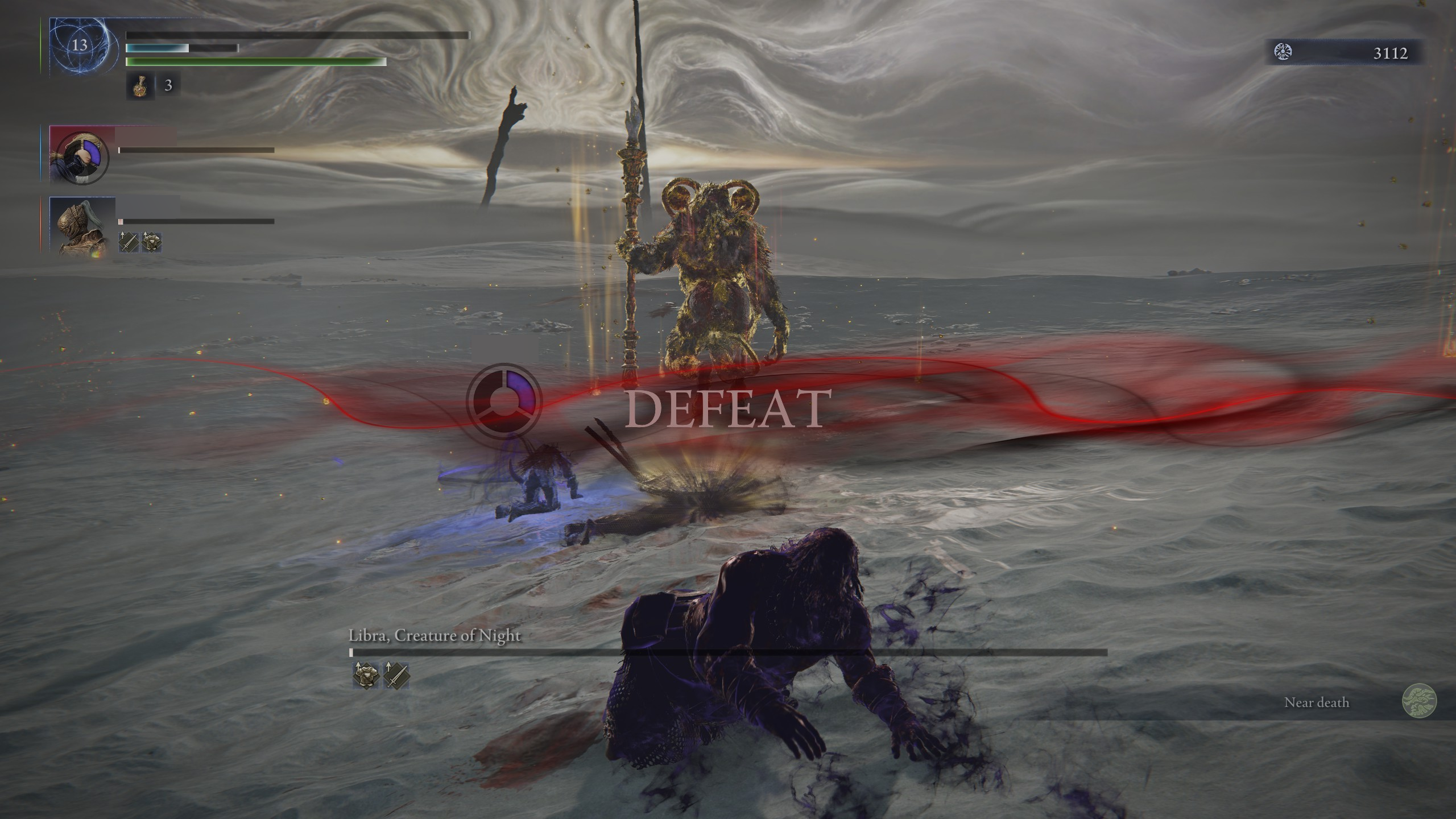
Task: Click the blue FP bar
Action: click(x=171, y=48)
